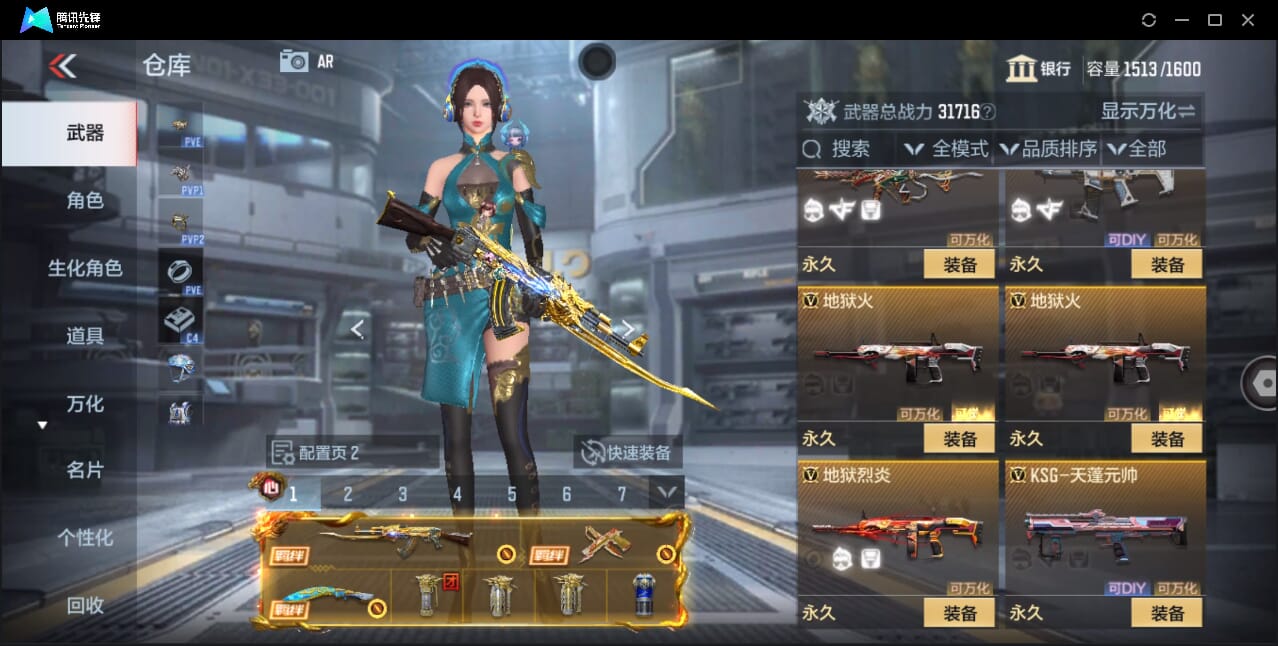Switch to loadout page 3
The width and height of the screenshot is (1278, 646).
coord(402,494)
